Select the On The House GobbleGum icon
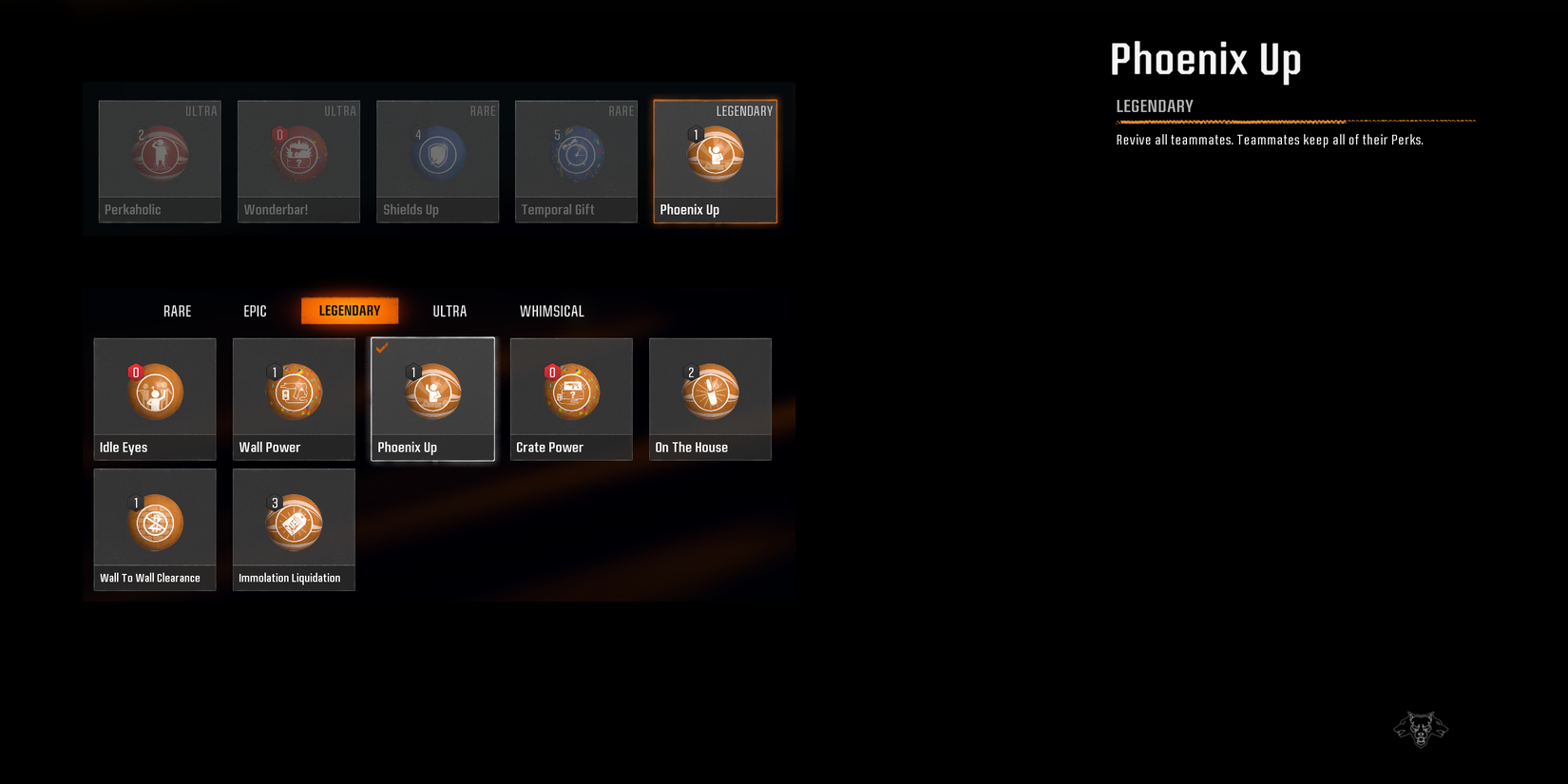The height and width of the screenshot is (784, 1568). [710, 392]
